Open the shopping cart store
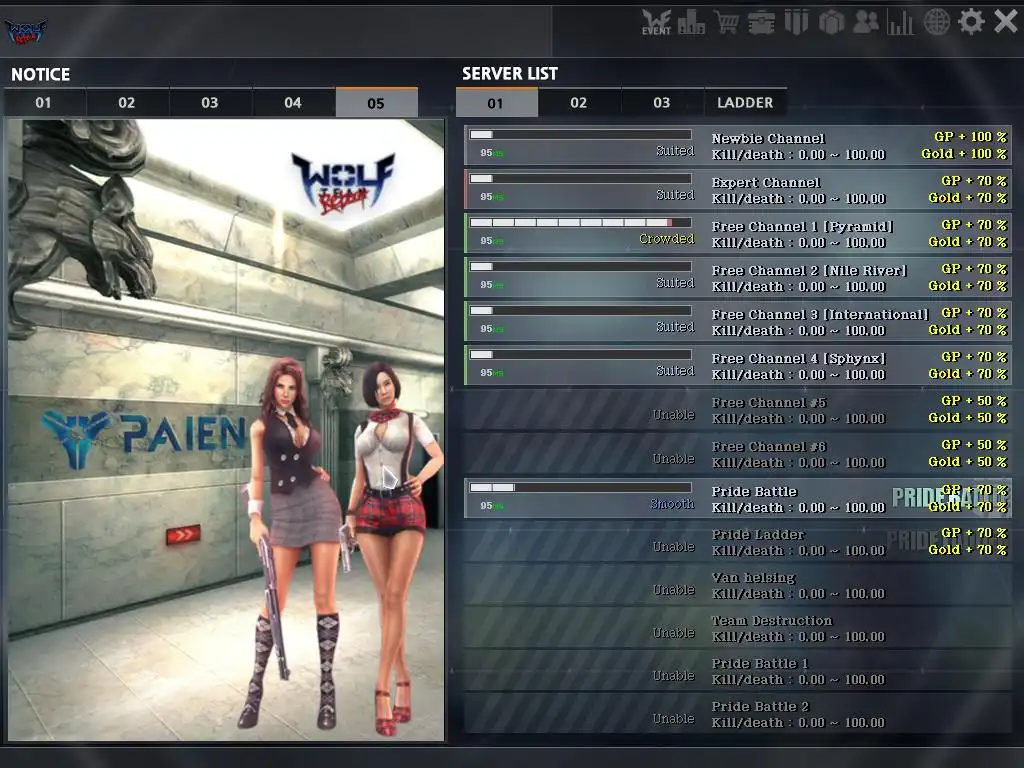This screenshot has width=1024, height=768. pyautogui.click(x=726, y=22)
